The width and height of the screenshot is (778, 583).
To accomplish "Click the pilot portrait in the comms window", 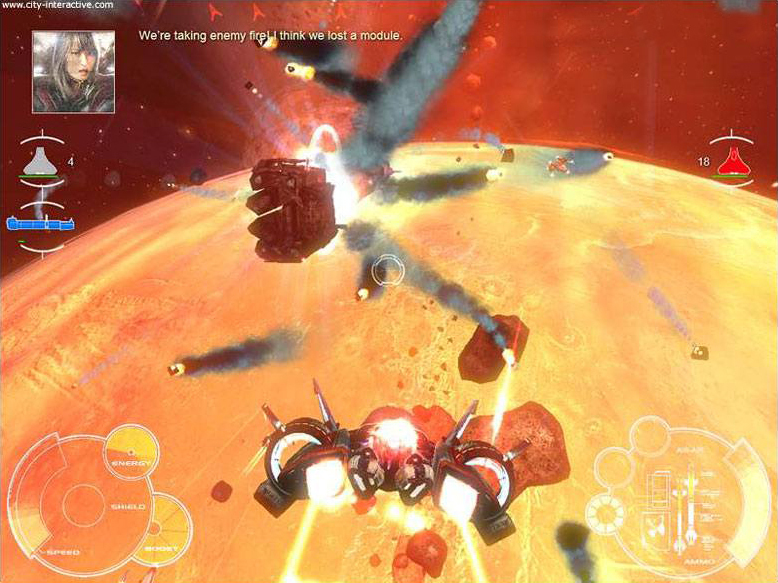I will coord(73,71).
